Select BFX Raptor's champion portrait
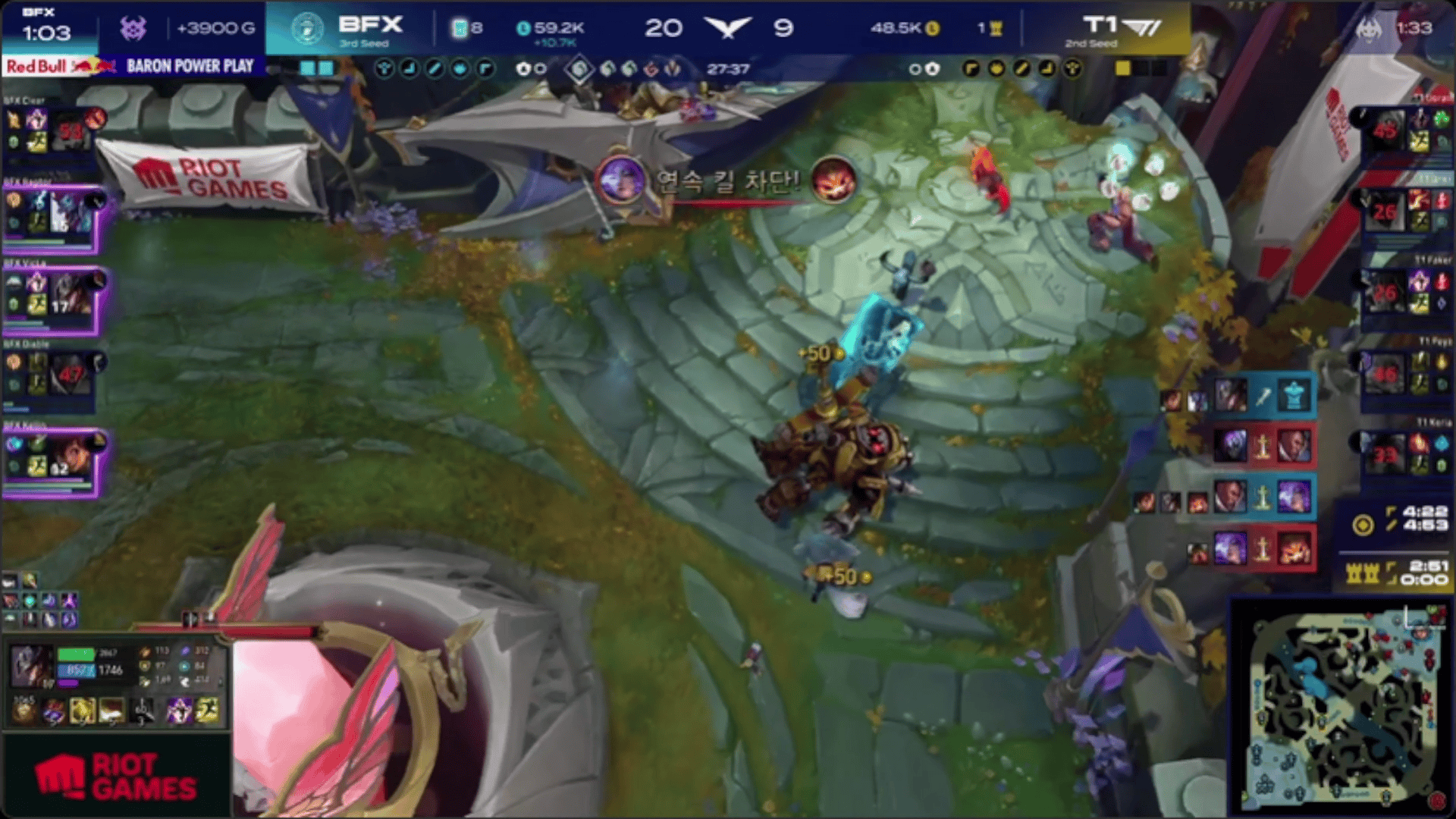Screen dimensions: 1456x819 point(72,212)
